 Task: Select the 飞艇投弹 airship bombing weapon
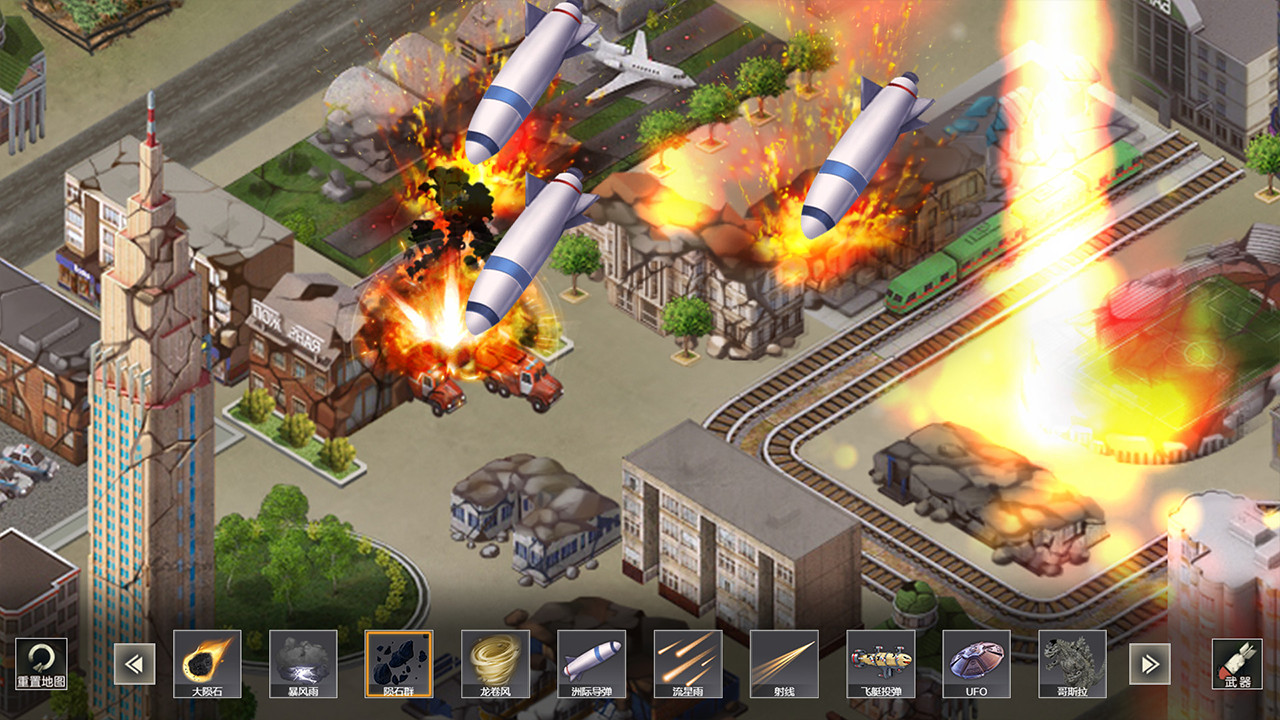tap(880, 663)
